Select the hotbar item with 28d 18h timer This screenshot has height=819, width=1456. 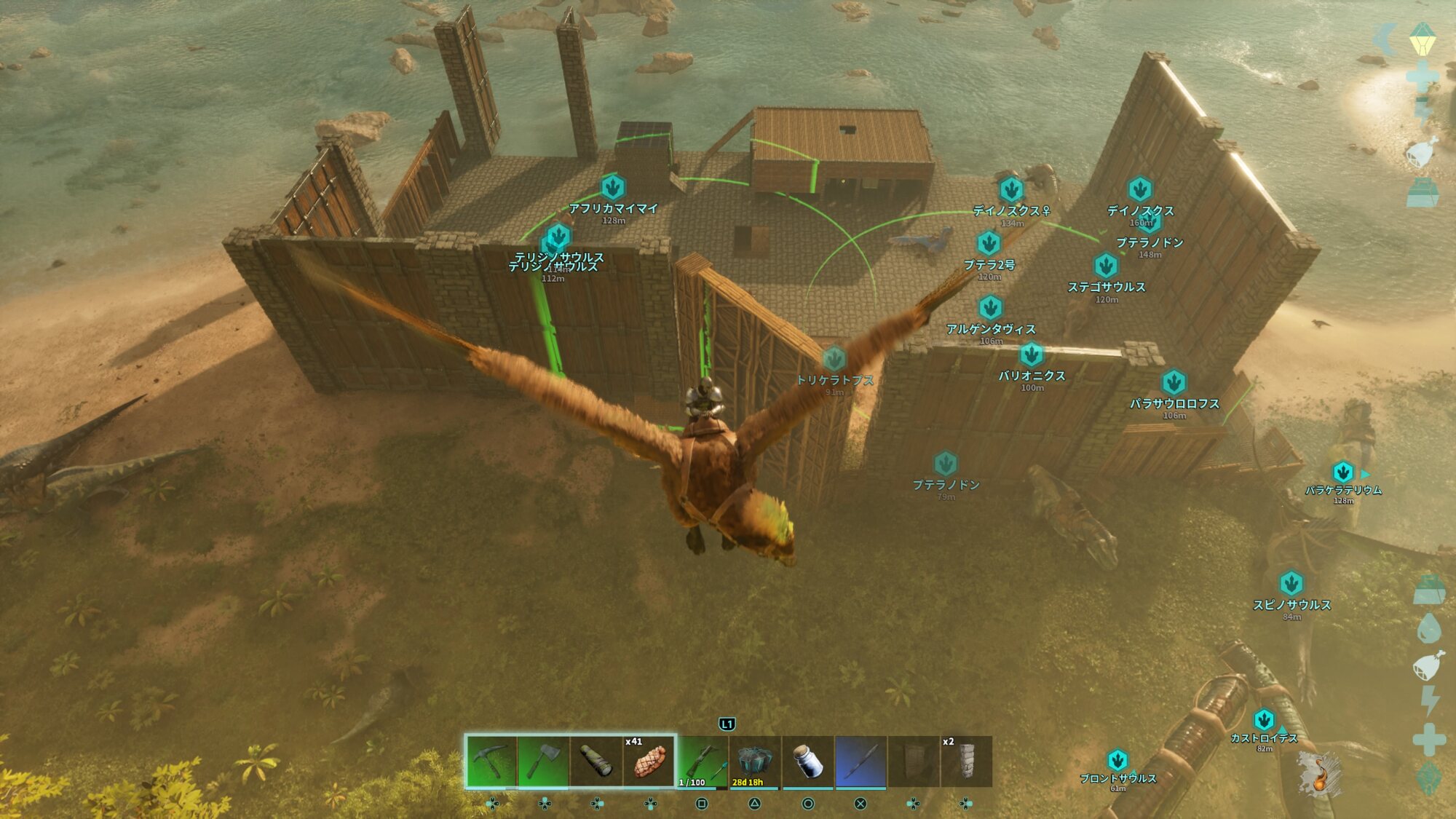click(754, 761)
